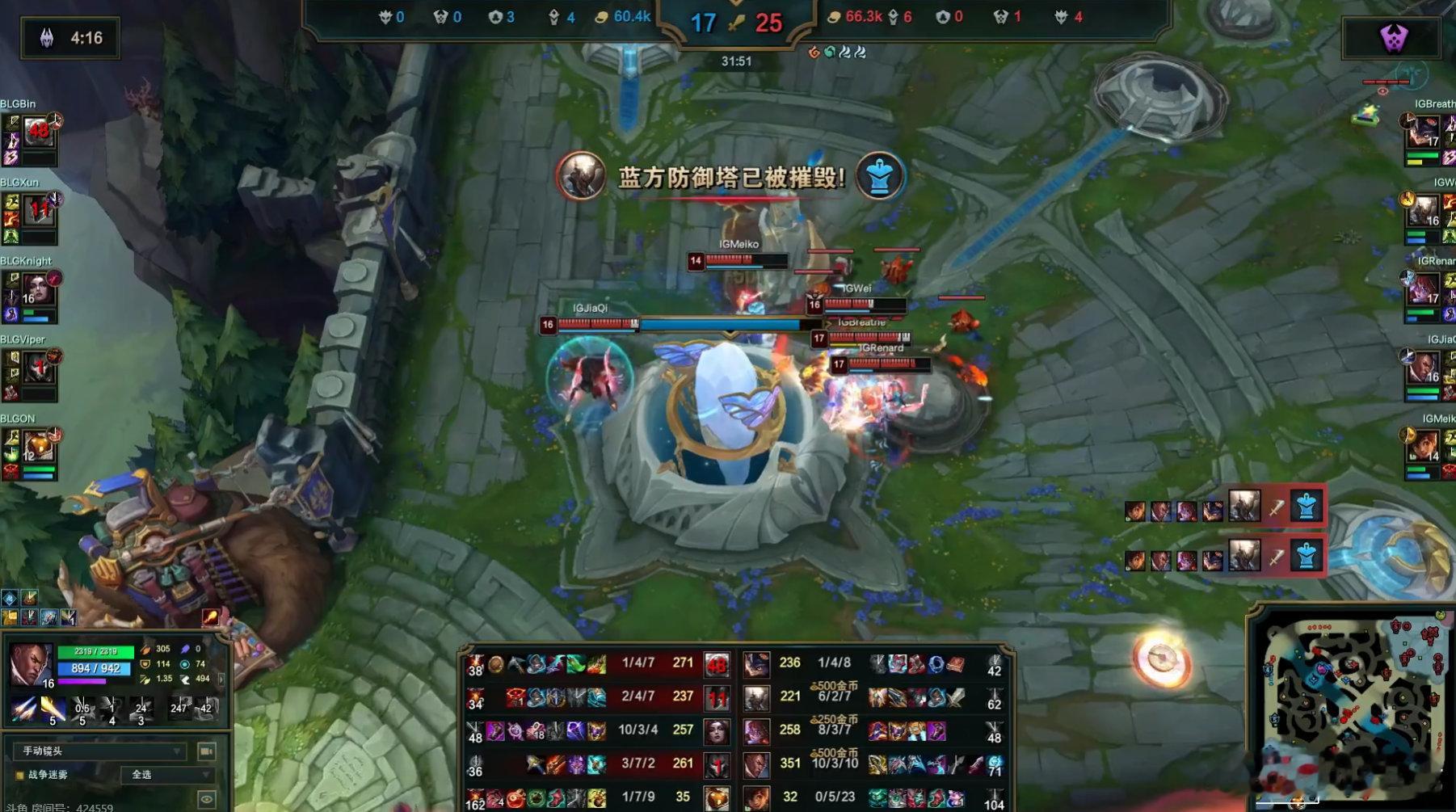Screen dimensions: 1456x812
Task: Click the keyboard shortcut icon beside camera dropdown
Action: point(206,752)
